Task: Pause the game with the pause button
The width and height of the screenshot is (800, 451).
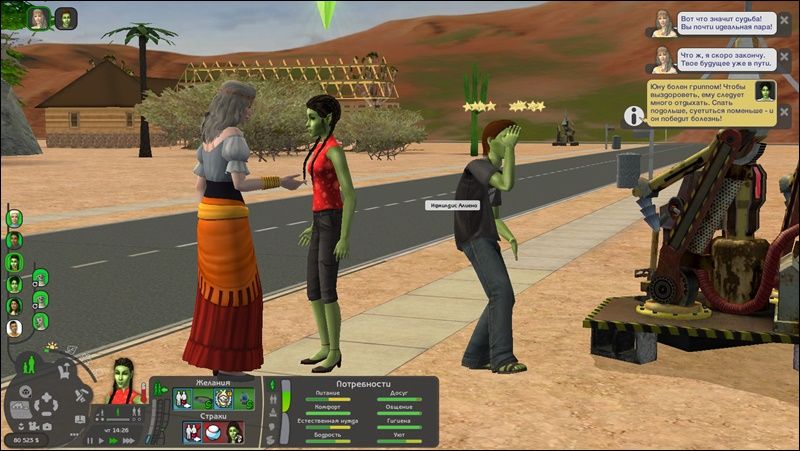Action: (x=90, y=440)
